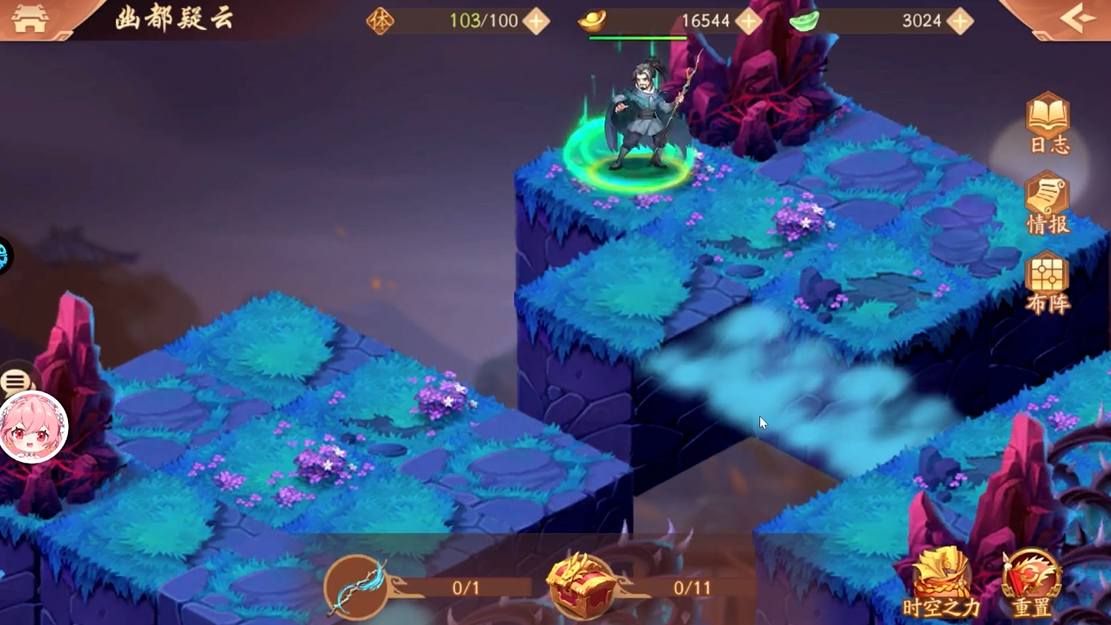Open the round list menu button
Image resolution: width=1111 pixels, height=625 pixels.
click(x=16, y=381)
